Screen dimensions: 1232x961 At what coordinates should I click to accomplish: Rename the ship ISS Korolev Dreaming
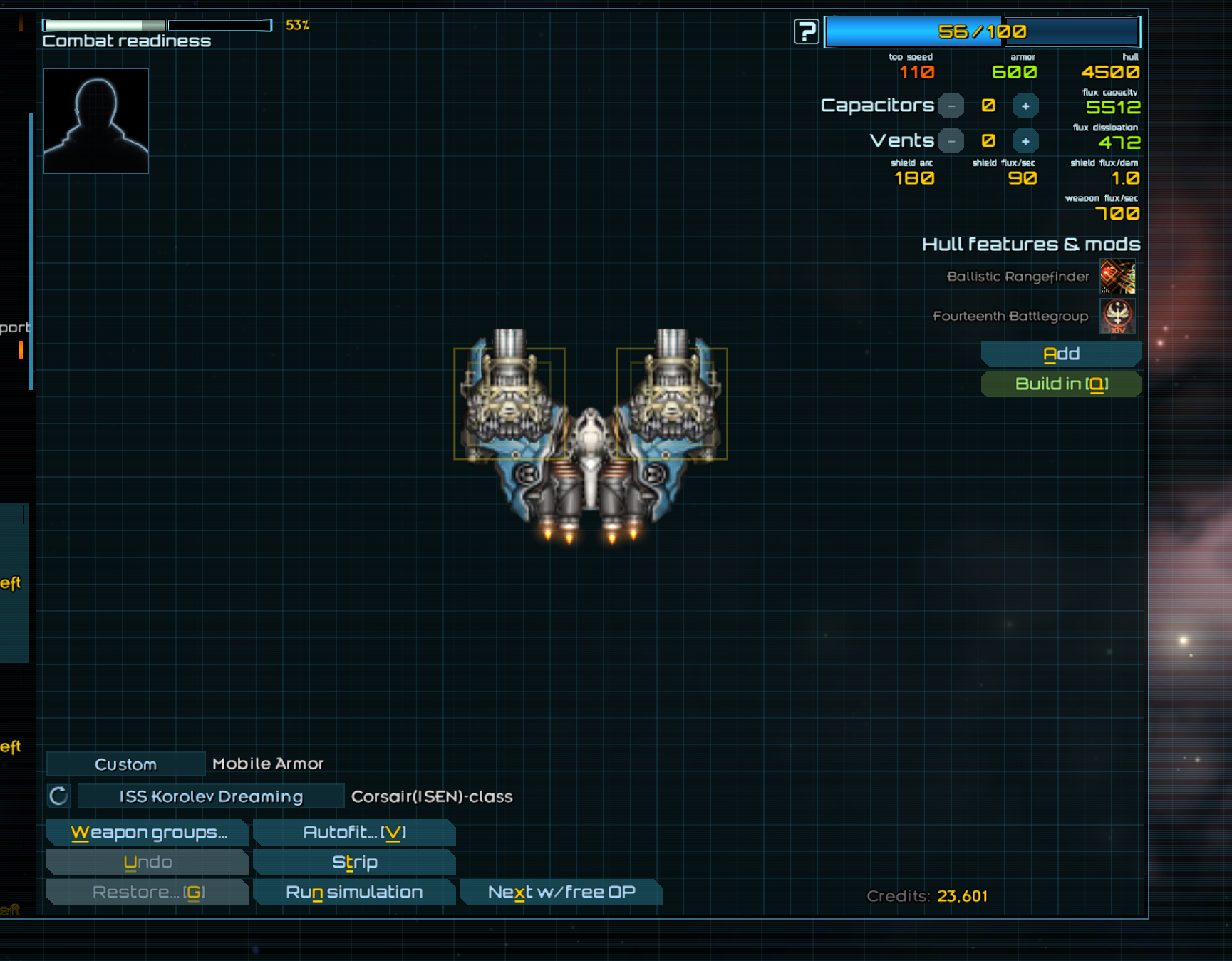click(x=211, y=796)
